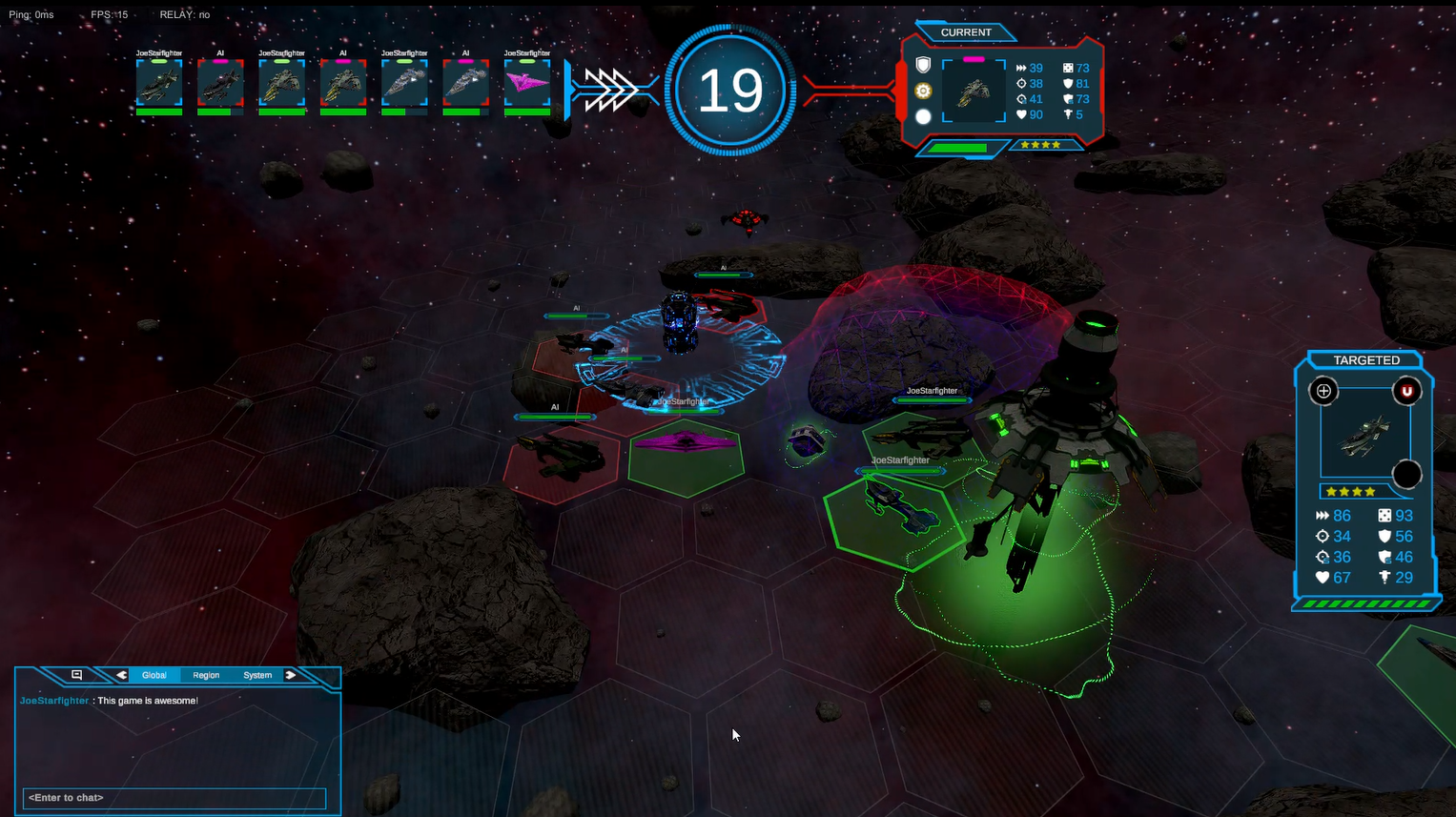This screenshot has width=1456, height=817.
Task: Click the heart health icon in the CURRENT stats
Action: tap(1020, 114)
